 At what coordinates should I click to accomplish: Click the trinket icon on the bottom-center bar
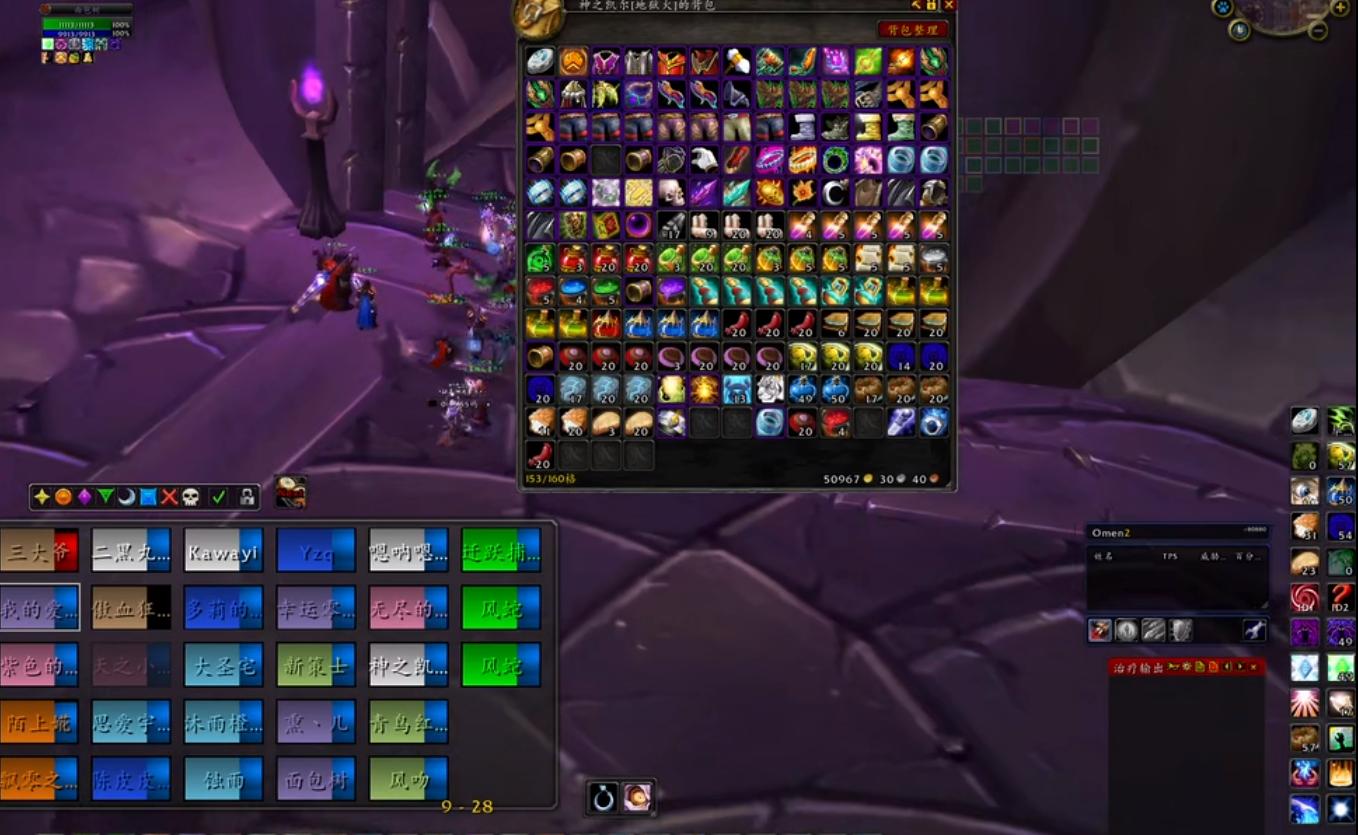coord(603,797)
